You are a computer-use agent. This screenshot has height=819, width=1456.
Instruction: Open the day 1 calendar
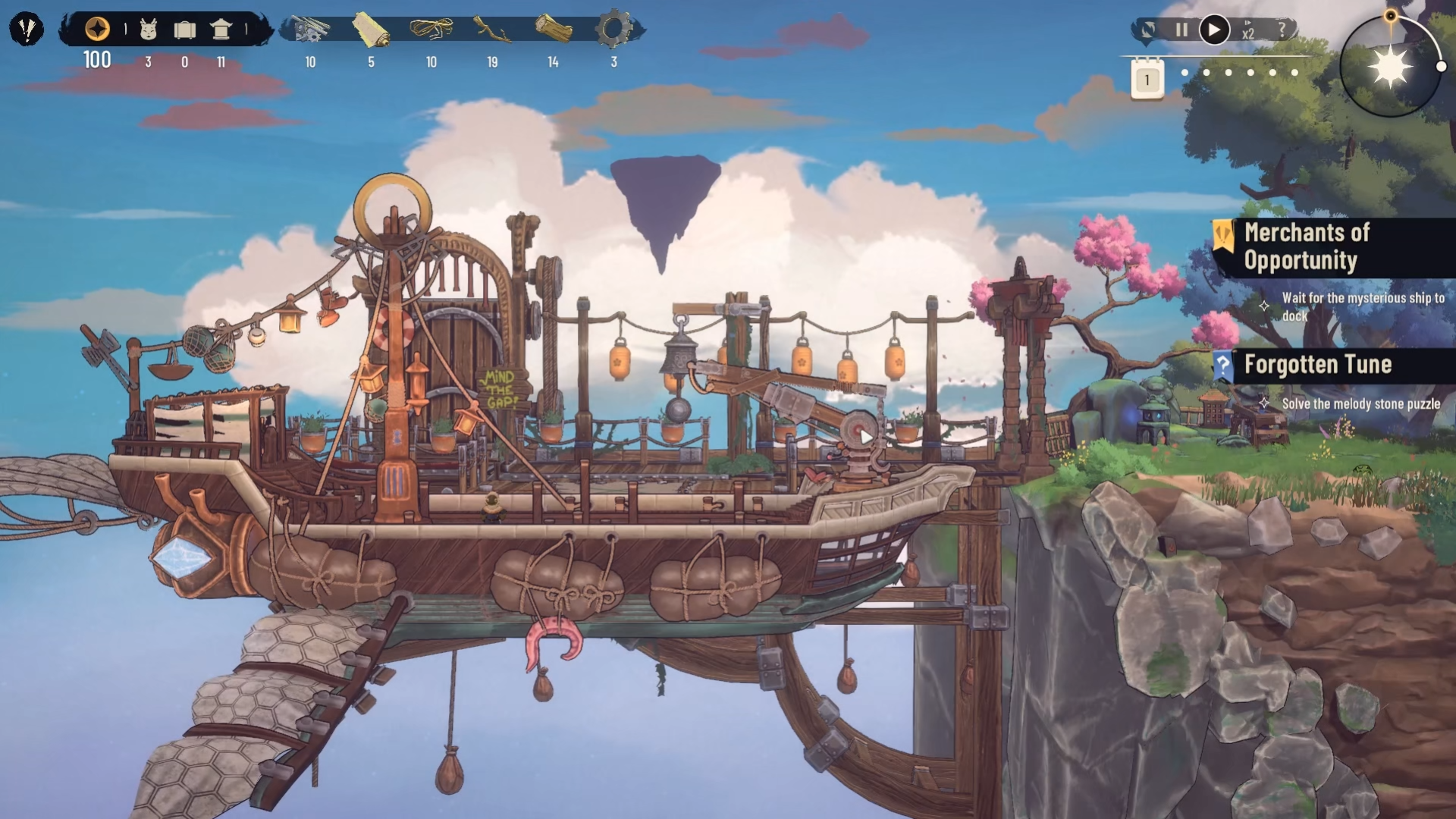coord(1147,80)
